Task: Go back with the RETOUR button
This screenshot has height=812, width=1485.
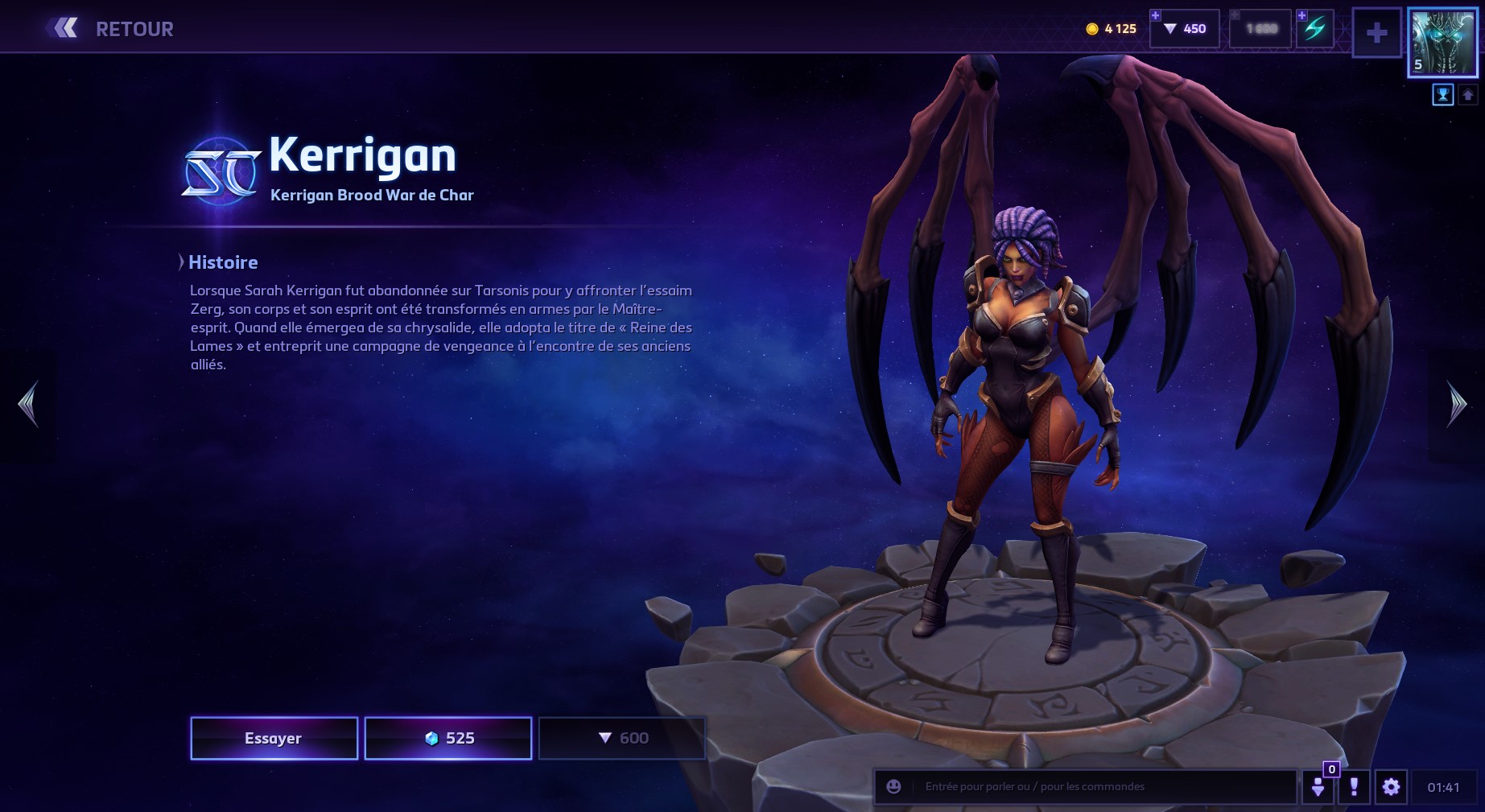Action: click(111, 29)
